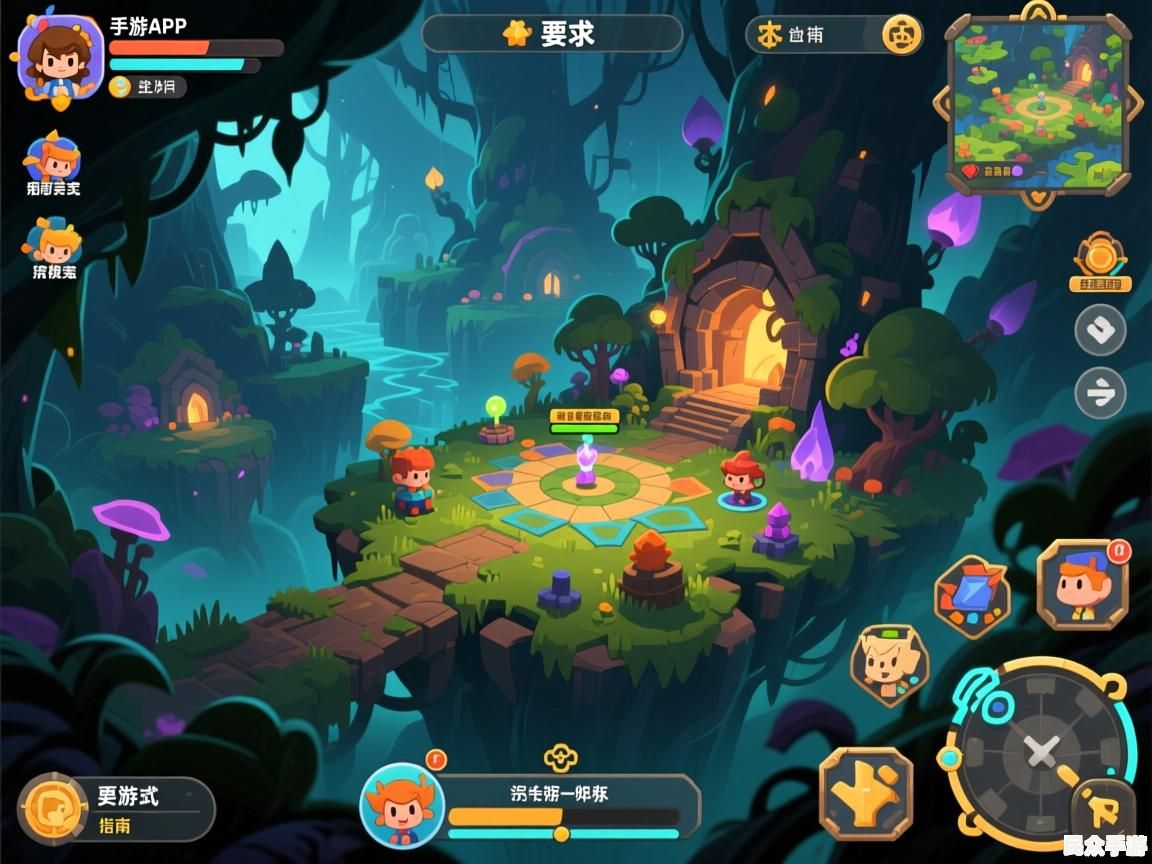Select the upper orange-haired hero icon on left
The width and height of the screenshot is (1152, 864).
coord(53,158)
